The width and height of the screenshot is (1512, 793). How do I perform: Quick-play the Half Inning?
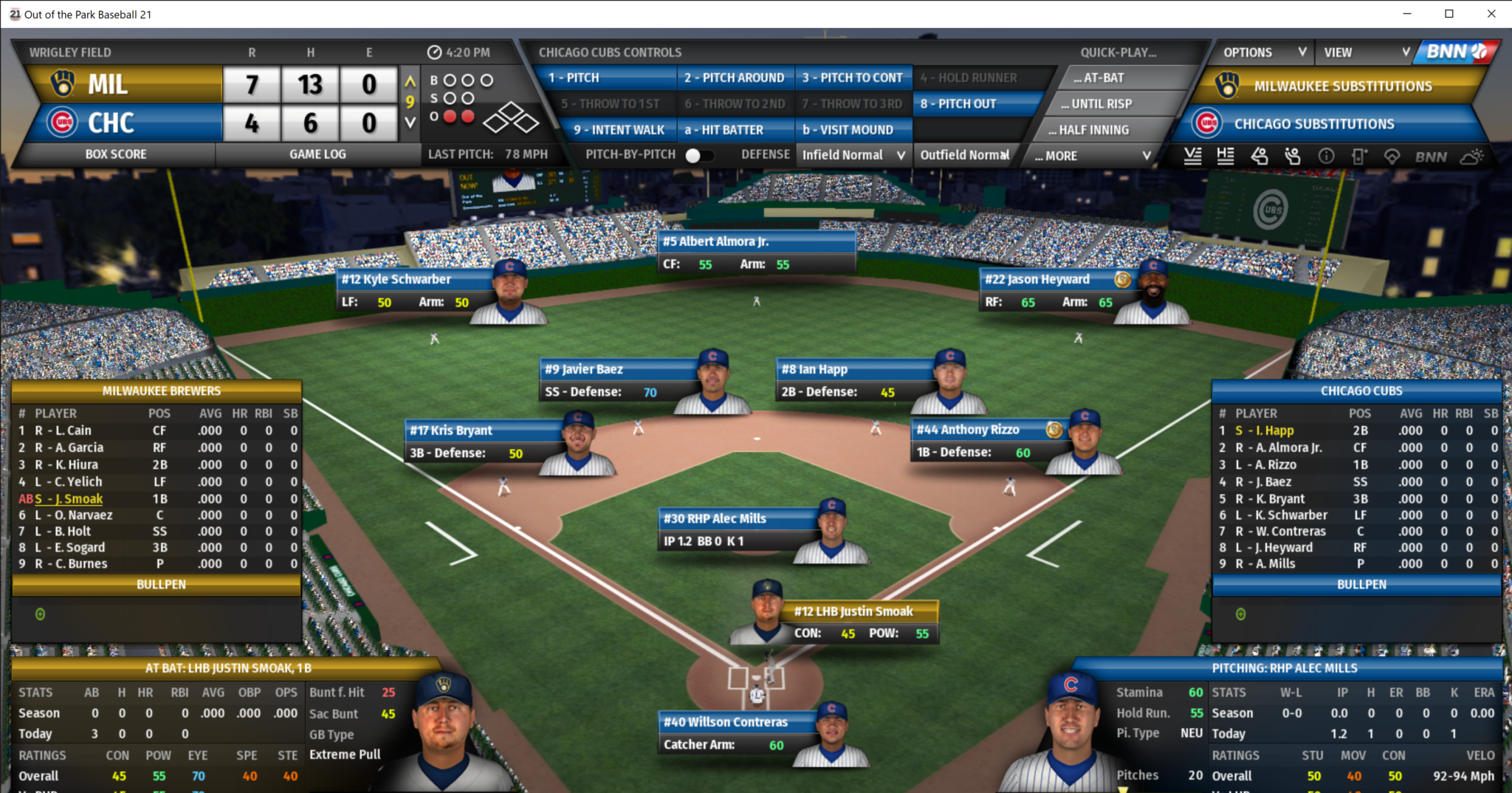1094,130
